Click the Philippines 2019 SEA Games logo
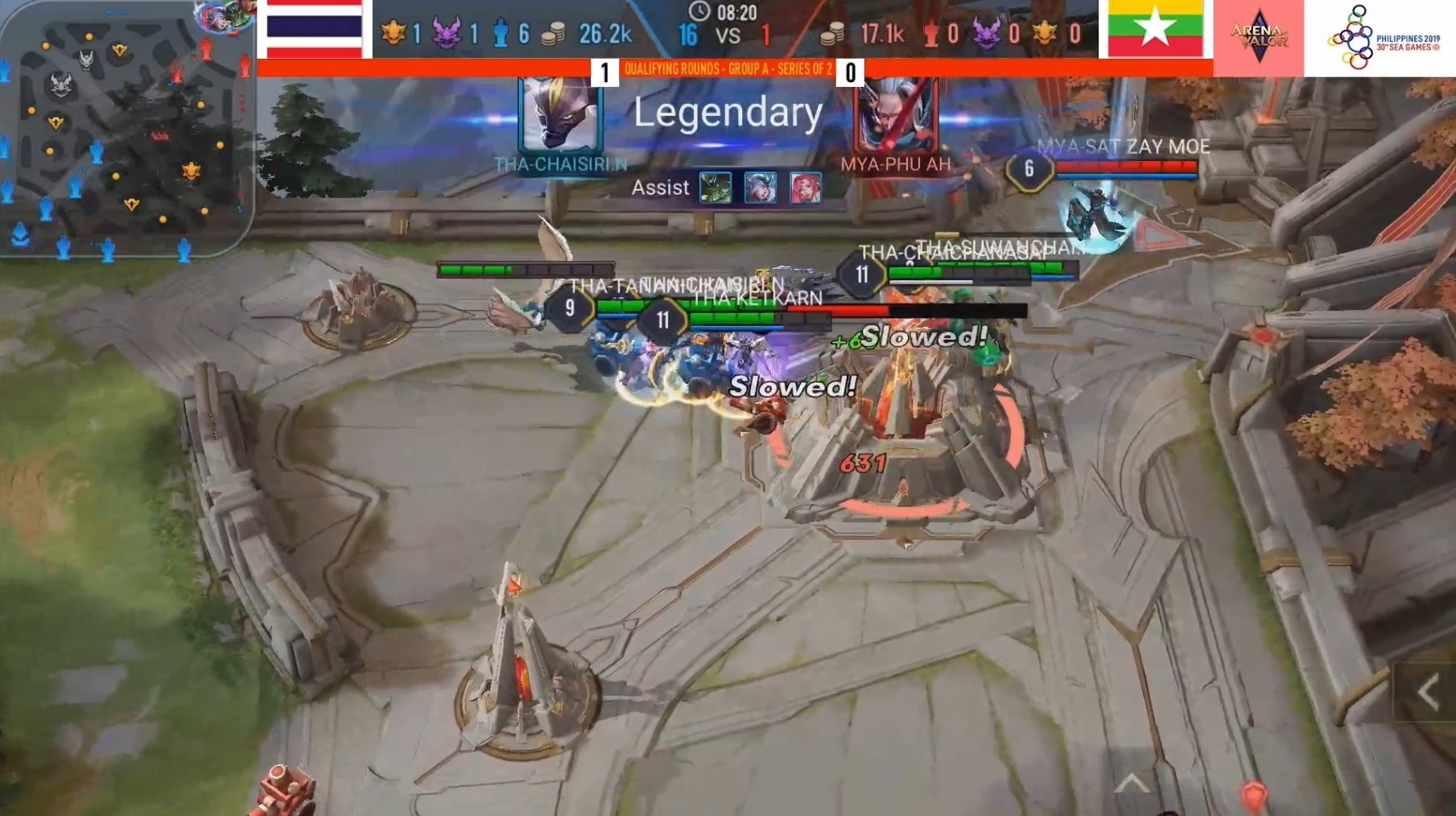 click(x=1380, y=37)
